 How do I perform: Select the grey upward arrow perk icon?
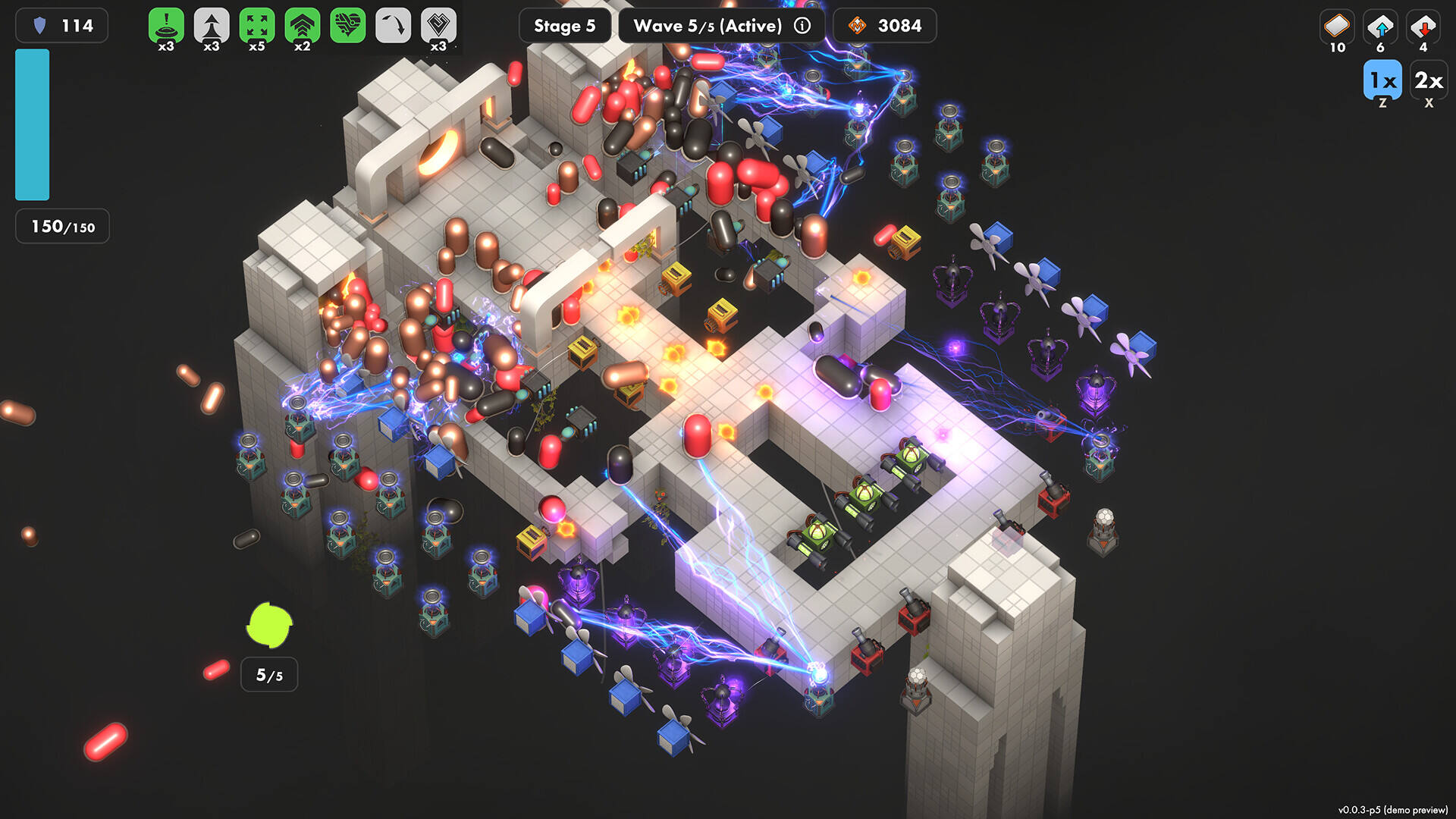[212, 26]
